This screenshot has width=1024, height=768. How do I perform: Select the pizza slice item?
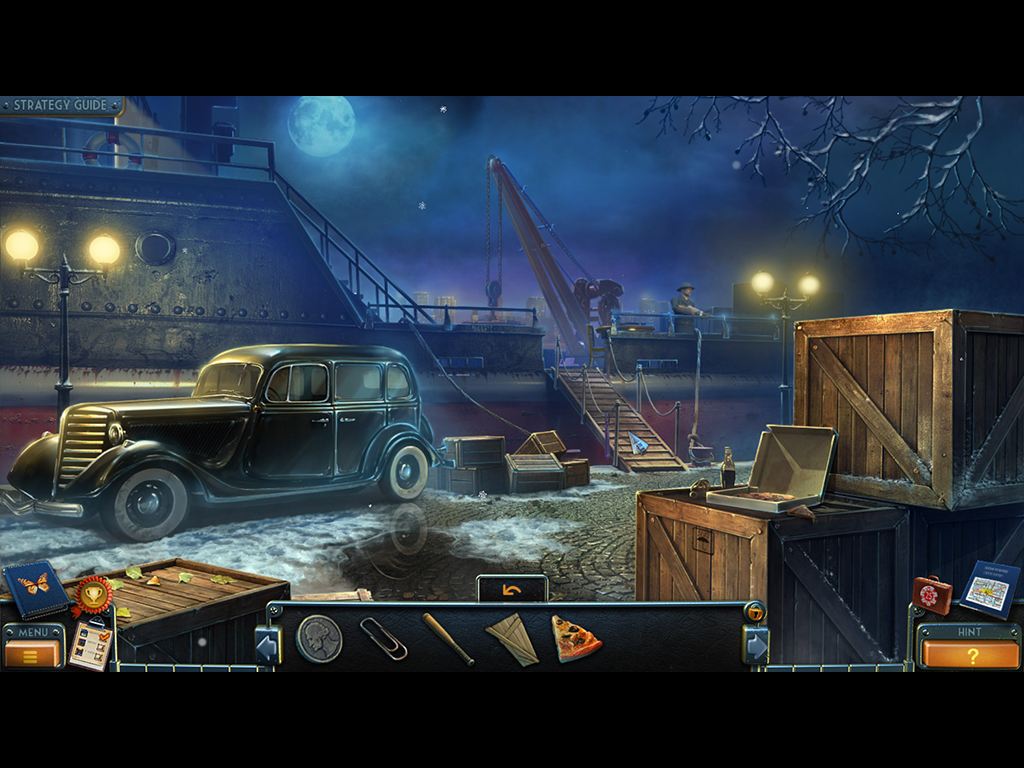(x=575, y=637)
